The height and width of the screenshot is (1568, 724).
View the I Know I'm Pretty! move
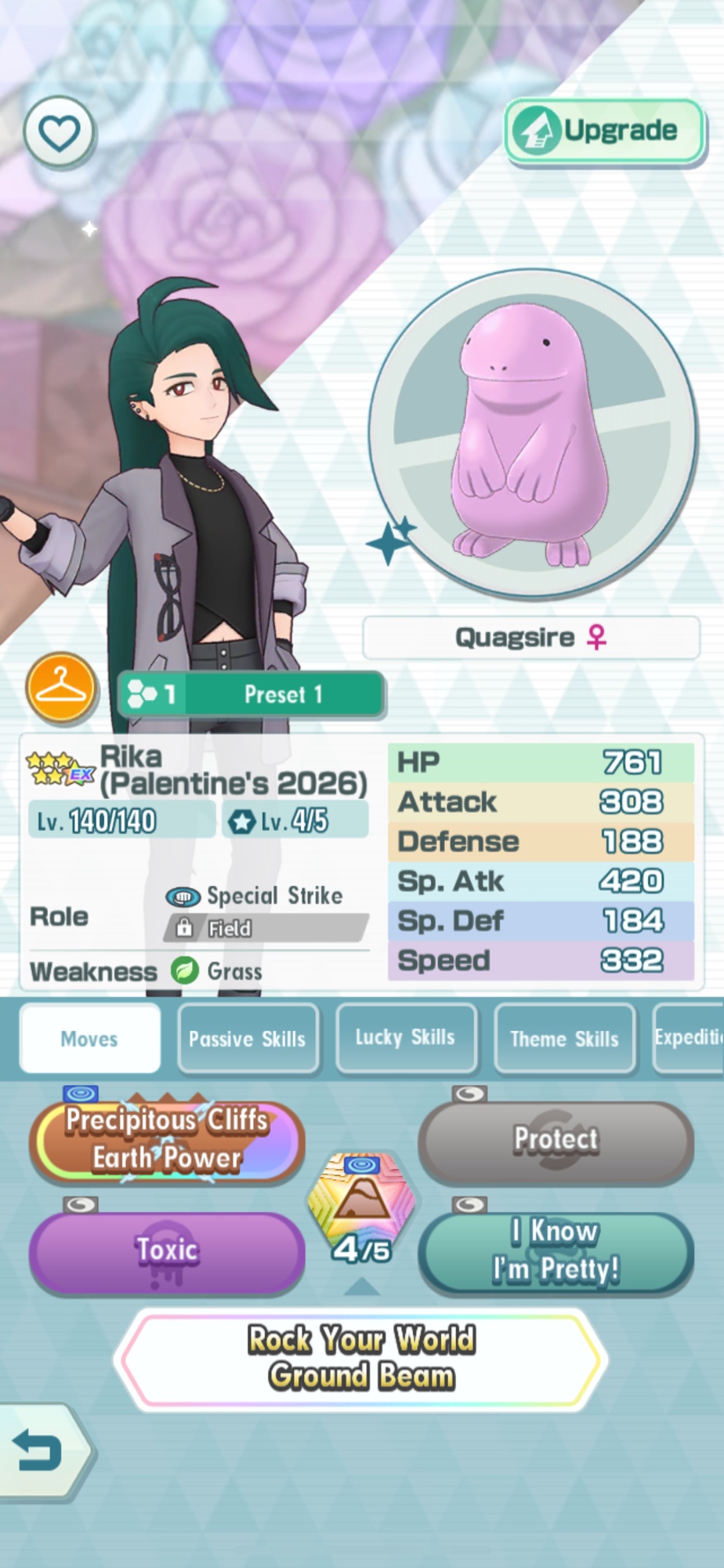click(556, 1250)
